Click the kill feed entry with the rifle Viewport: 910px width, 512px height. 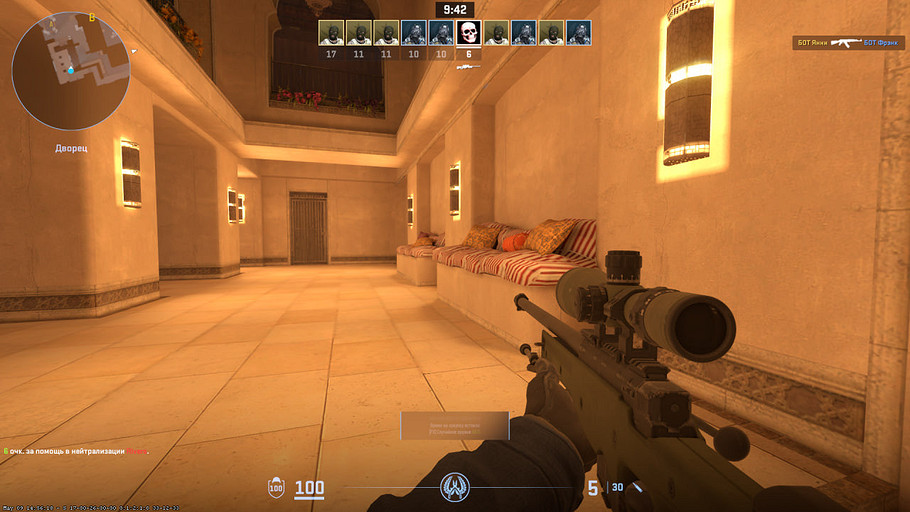coord(848,43)
